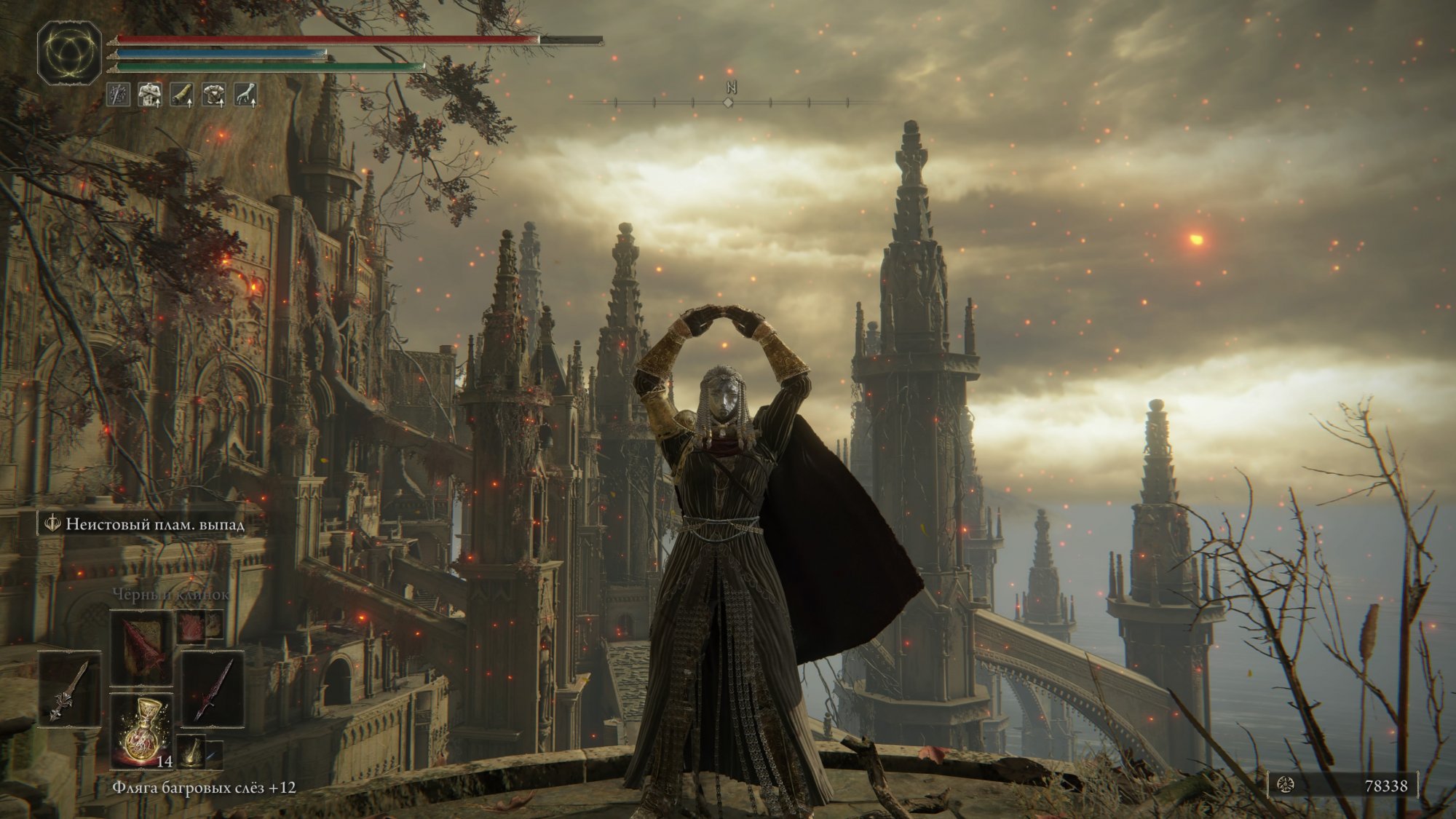
Task: Click the horn buff status icon
Action: click(183, 95)
